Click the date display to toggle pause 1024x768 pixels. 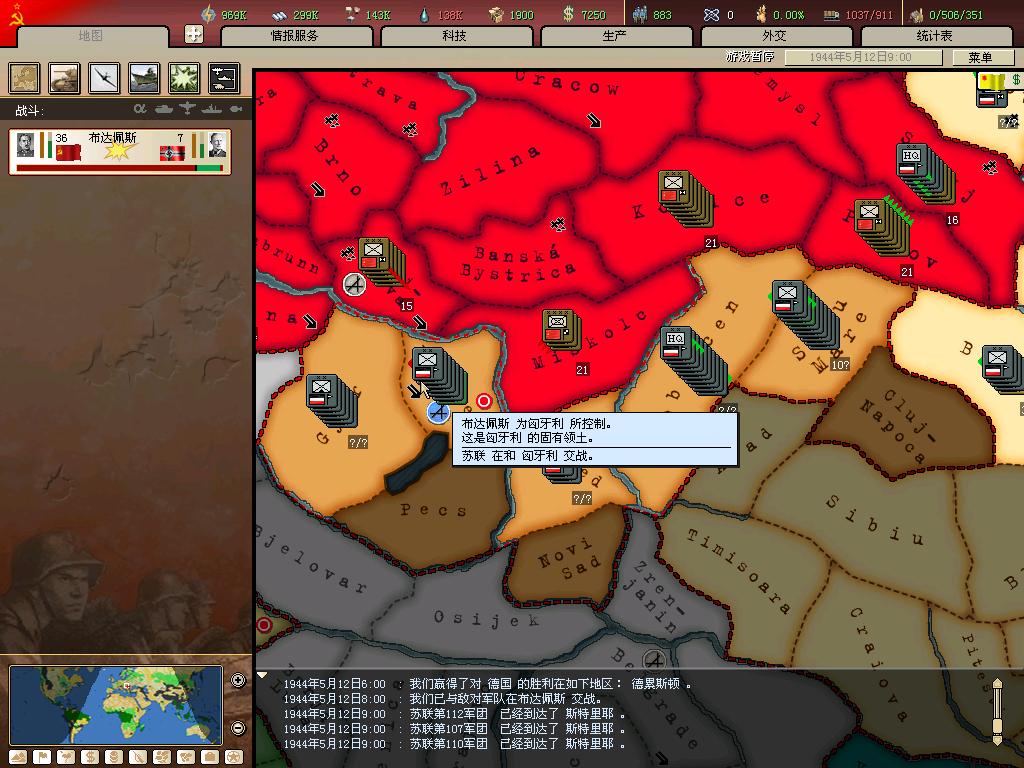(861, 58)
